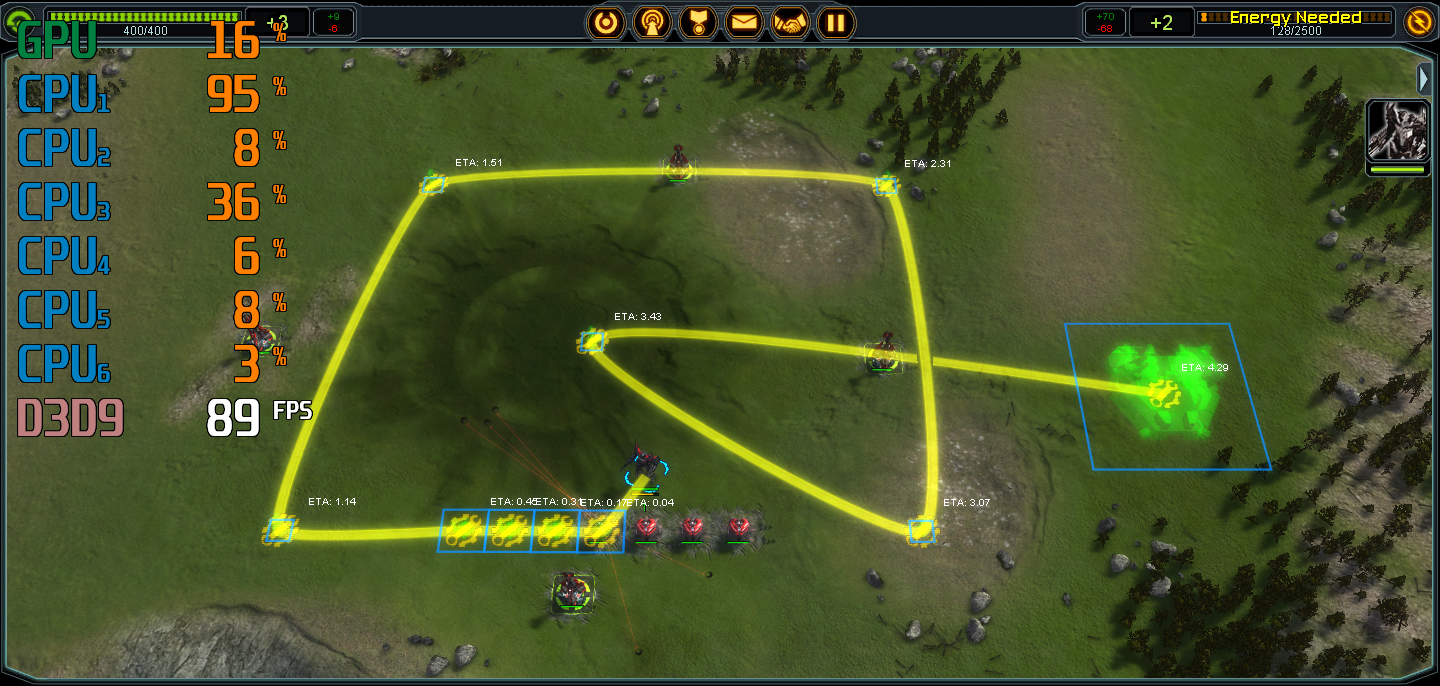Open the handshake diplomacy button

pyautogui.click(x=790, y=22)
